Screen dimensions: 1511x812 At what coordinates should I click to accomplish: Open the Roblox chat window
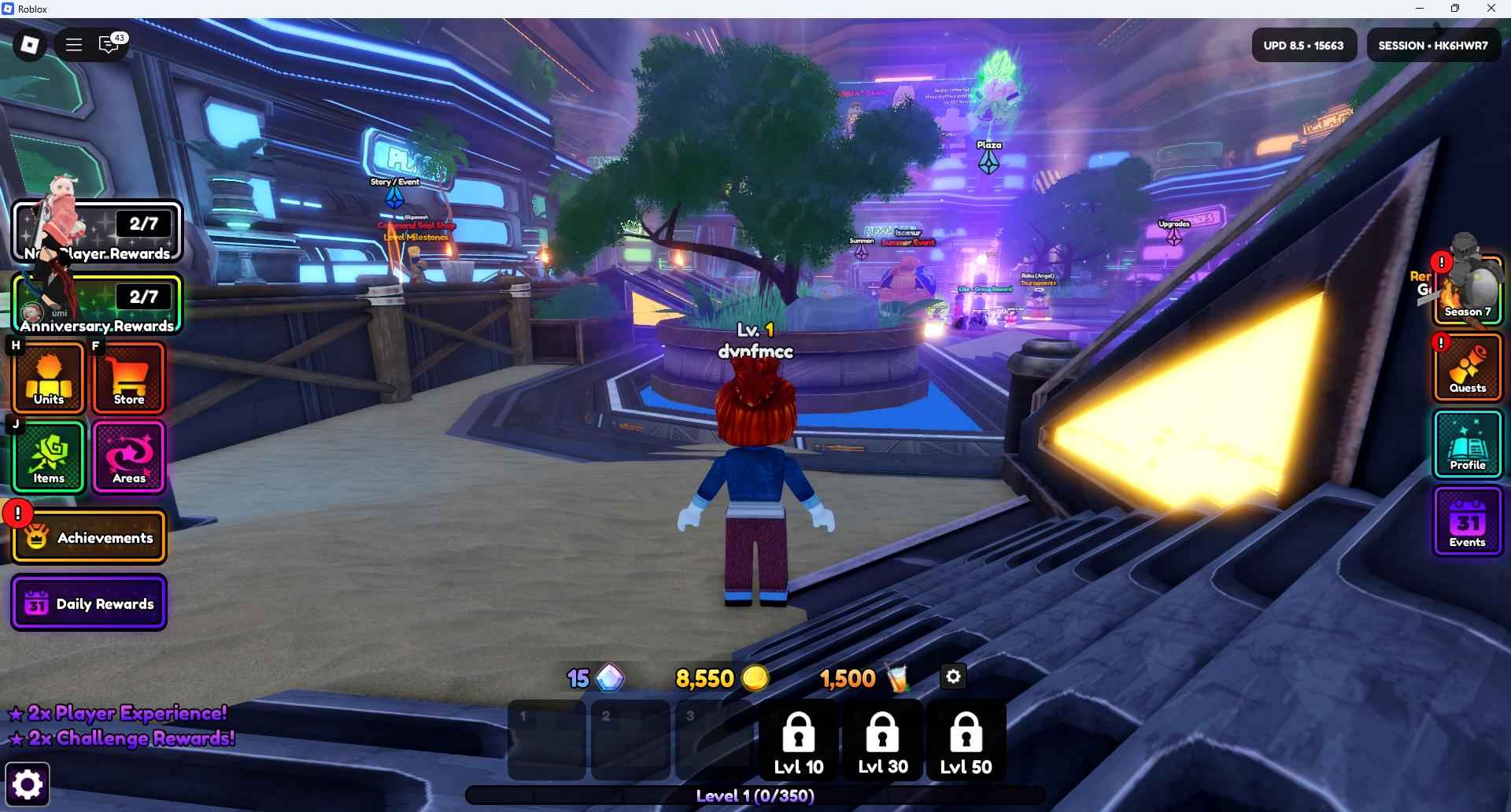click(x=109, y=44)
